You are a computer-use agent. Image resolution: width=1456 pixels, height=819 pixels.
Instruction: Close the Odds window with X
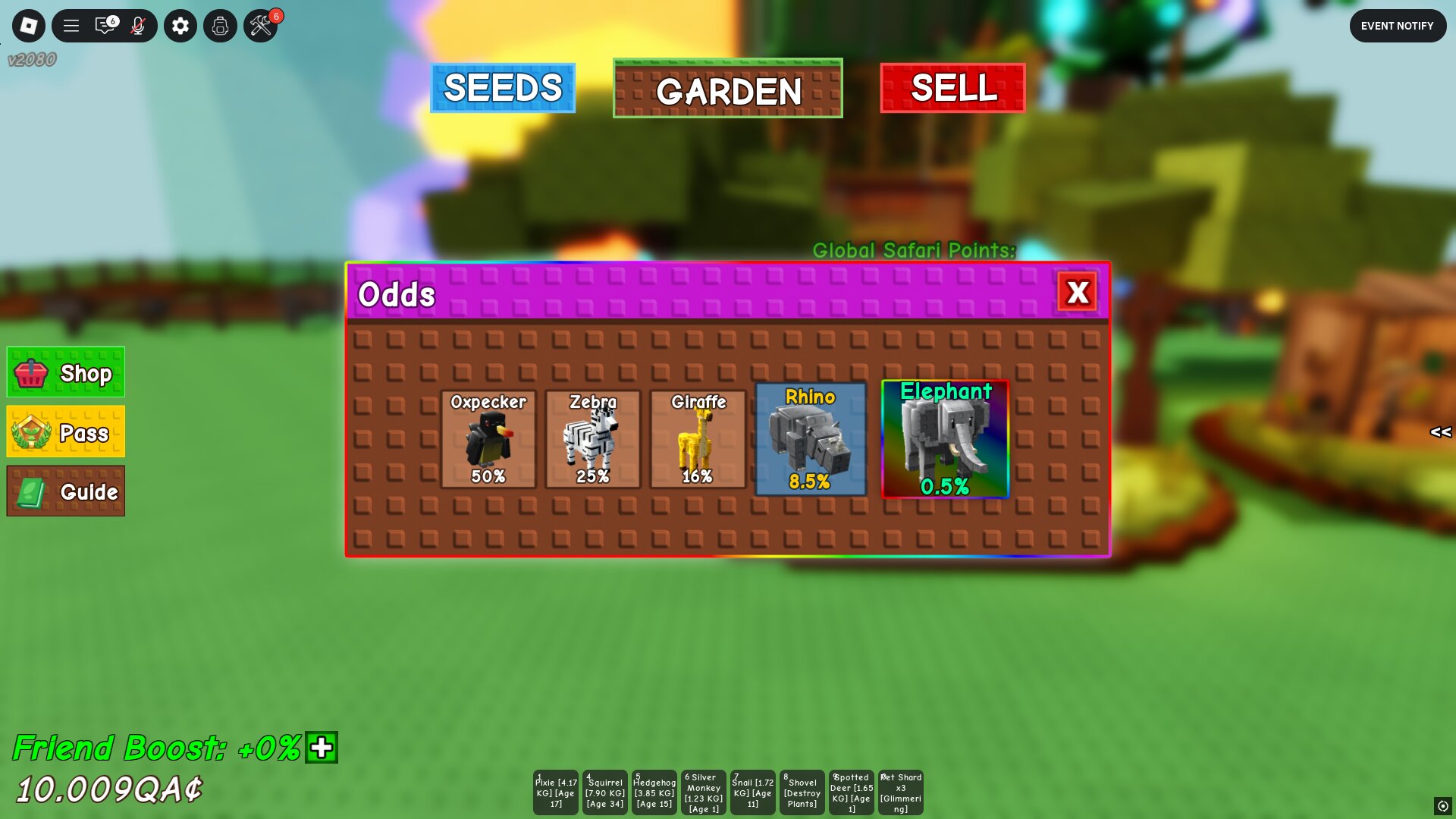(1078, 292)
